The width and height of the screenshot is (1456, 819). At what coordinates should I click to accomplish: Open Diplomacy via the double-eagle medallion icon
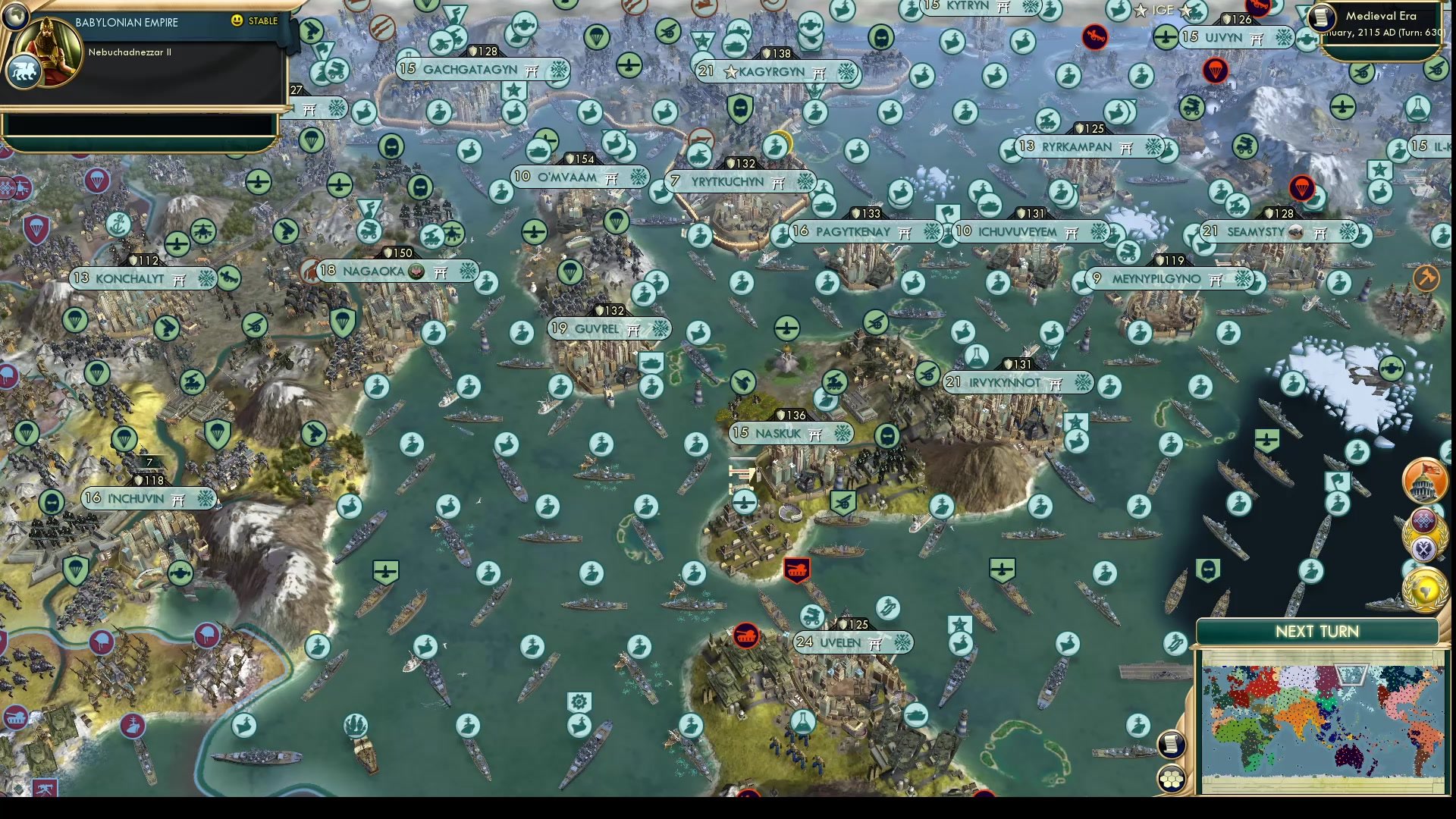(1423, 548)
